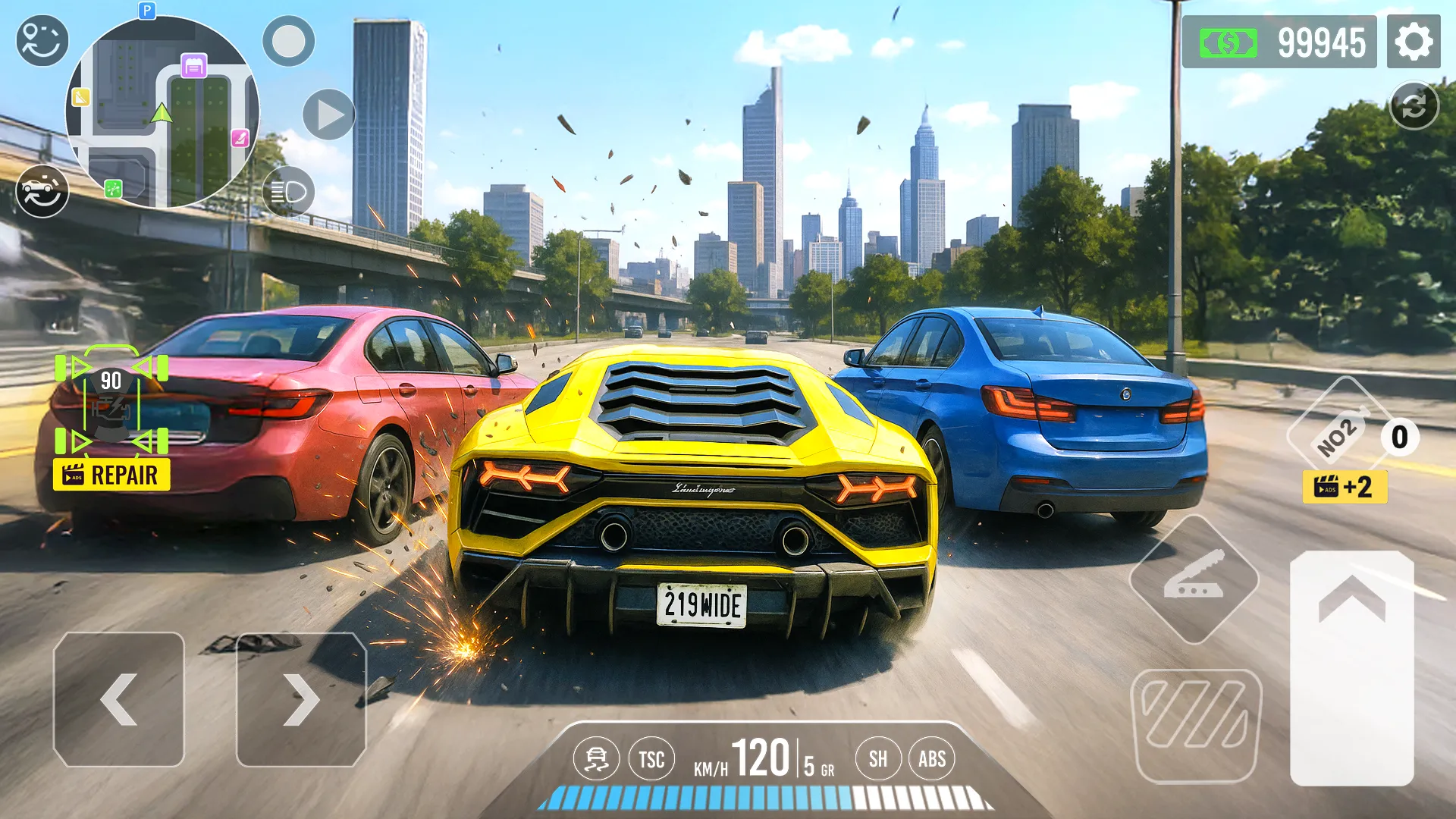Toggle the SH indicator
This screenshot has height=819, width=1456.
point(879,758)
